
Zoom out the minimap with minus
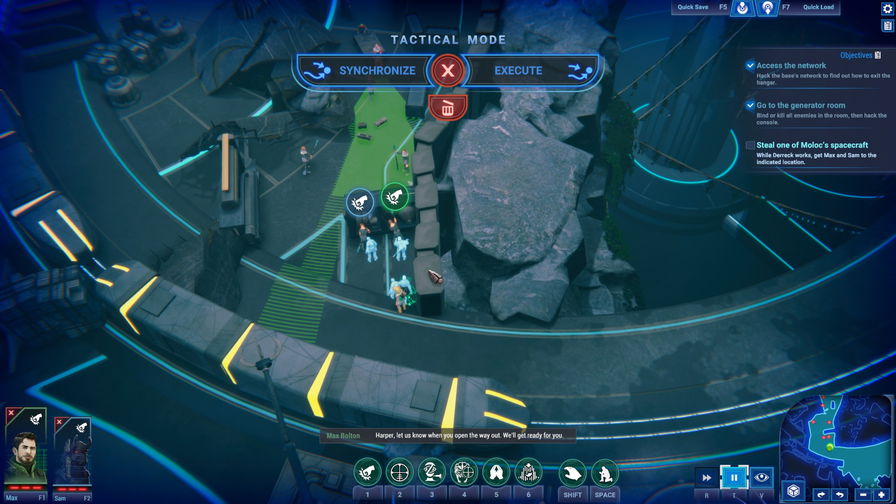[x=863, y=494]
